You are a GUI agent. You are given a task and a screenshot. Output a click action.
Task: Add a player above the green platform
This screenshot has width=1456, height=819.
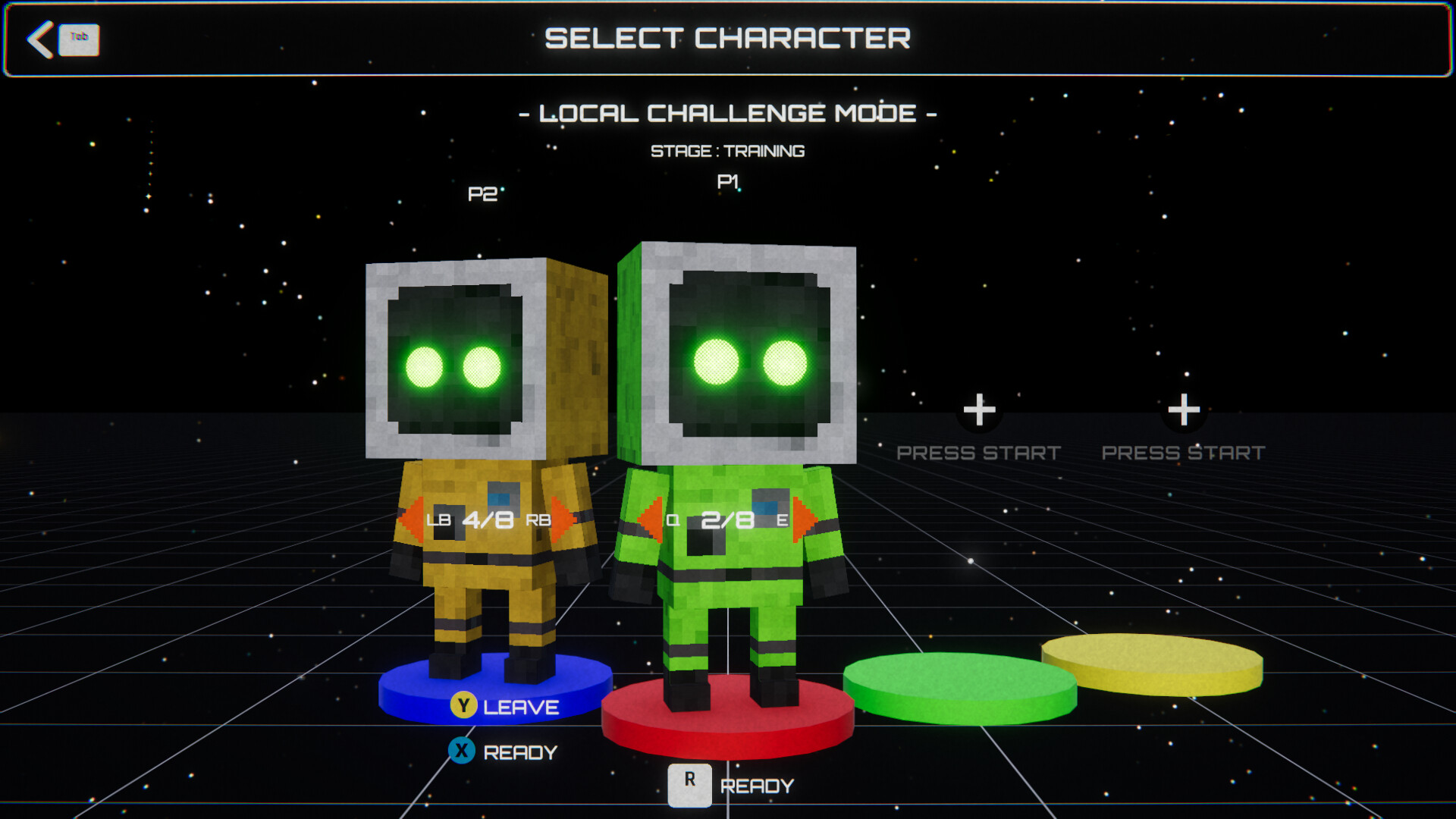click(x=979, y=410)
